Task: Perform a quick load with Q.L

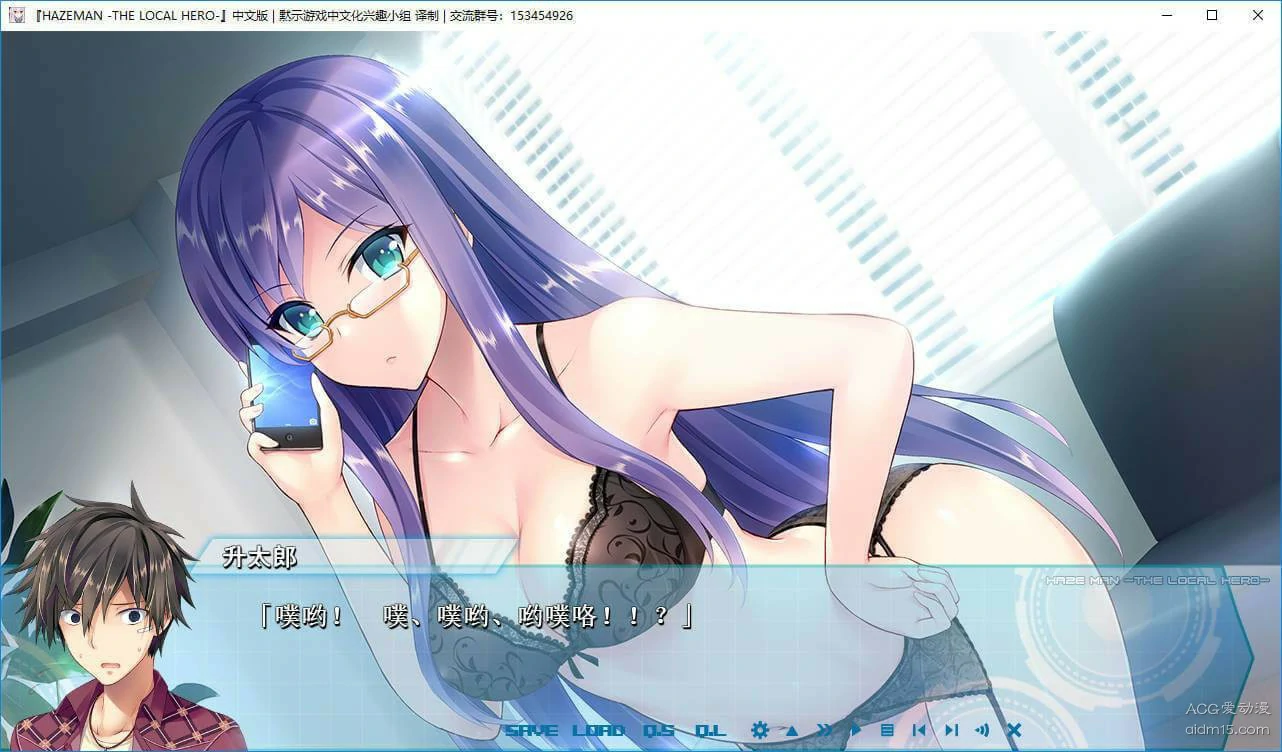Action: (x=710, y=730)
